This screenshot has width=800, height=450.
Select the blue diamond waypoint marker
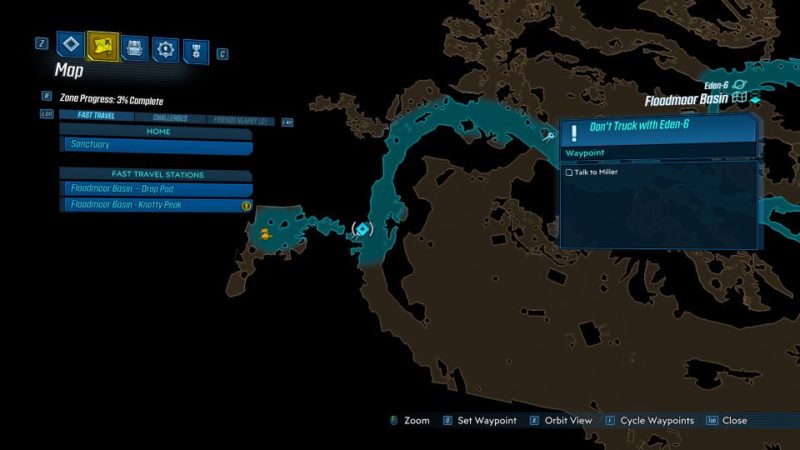click(362, 229)
